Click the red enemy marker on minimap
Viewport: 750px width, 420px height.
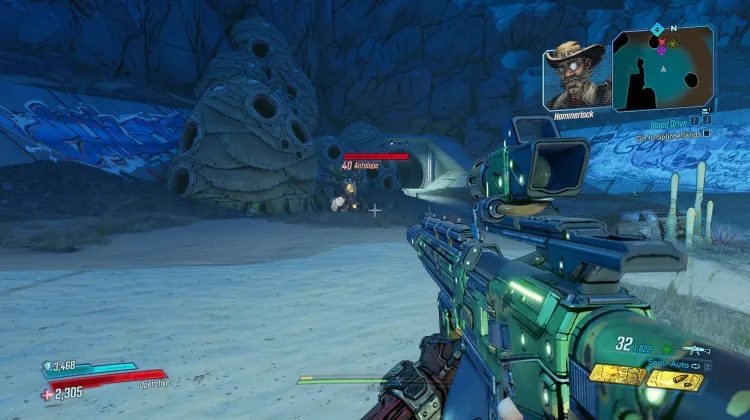pyautogui.click(x=660, y=41)
